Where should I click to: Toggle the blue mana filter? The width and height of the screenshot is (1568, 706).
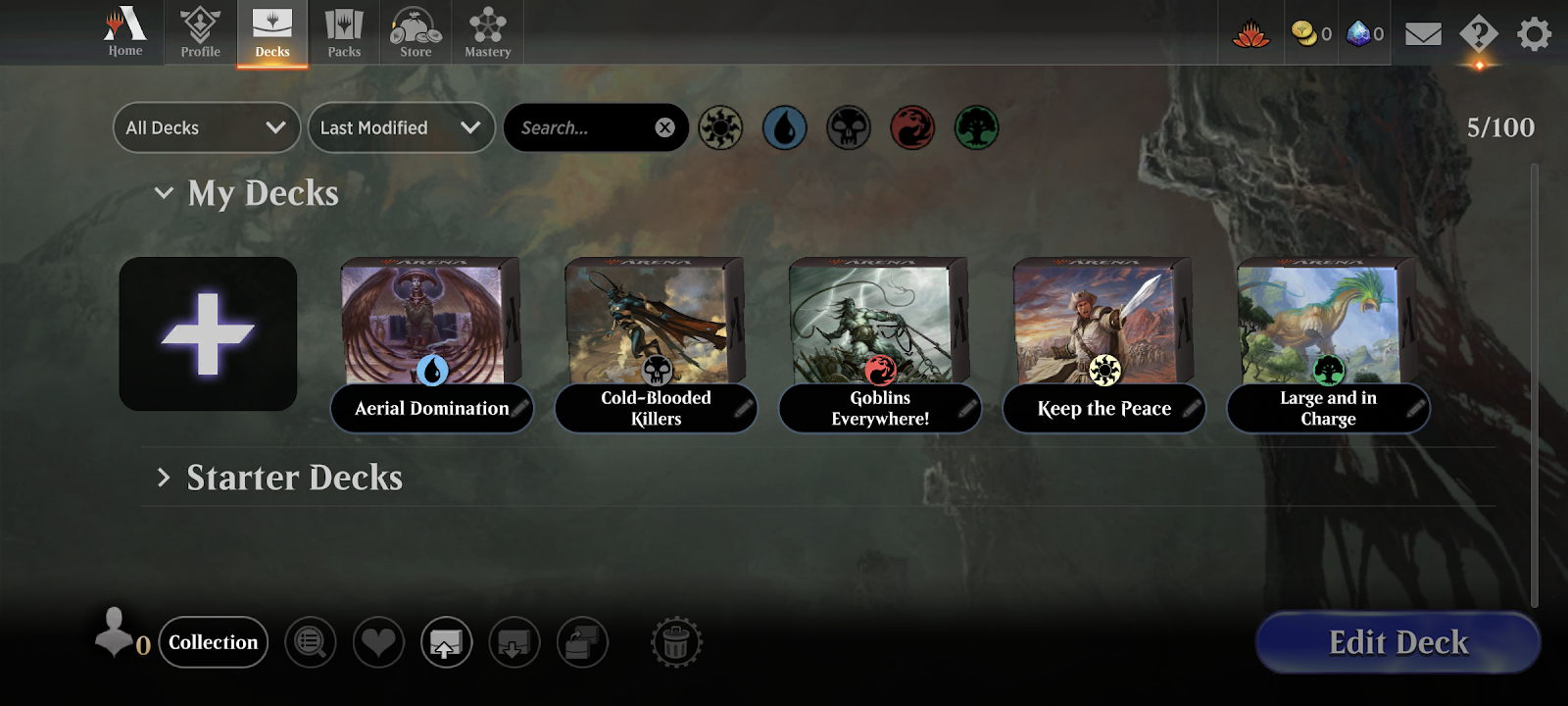point(784,127)
